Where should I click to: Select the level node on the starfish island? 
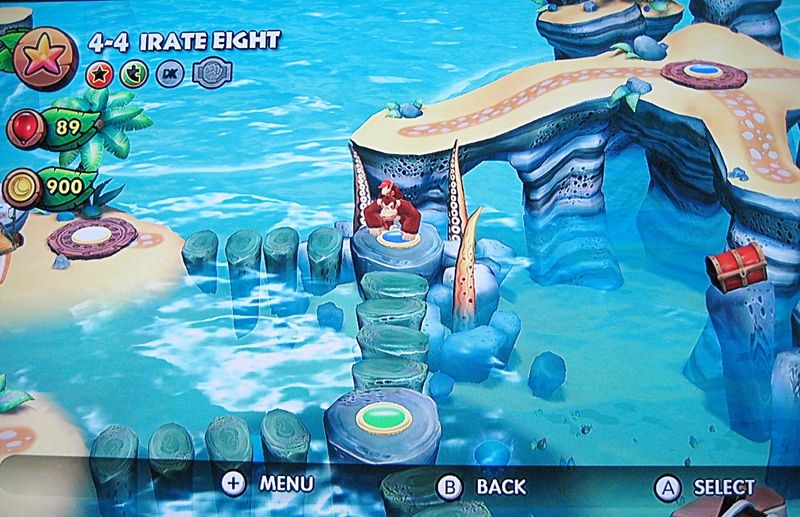click(x=703, y=73)
